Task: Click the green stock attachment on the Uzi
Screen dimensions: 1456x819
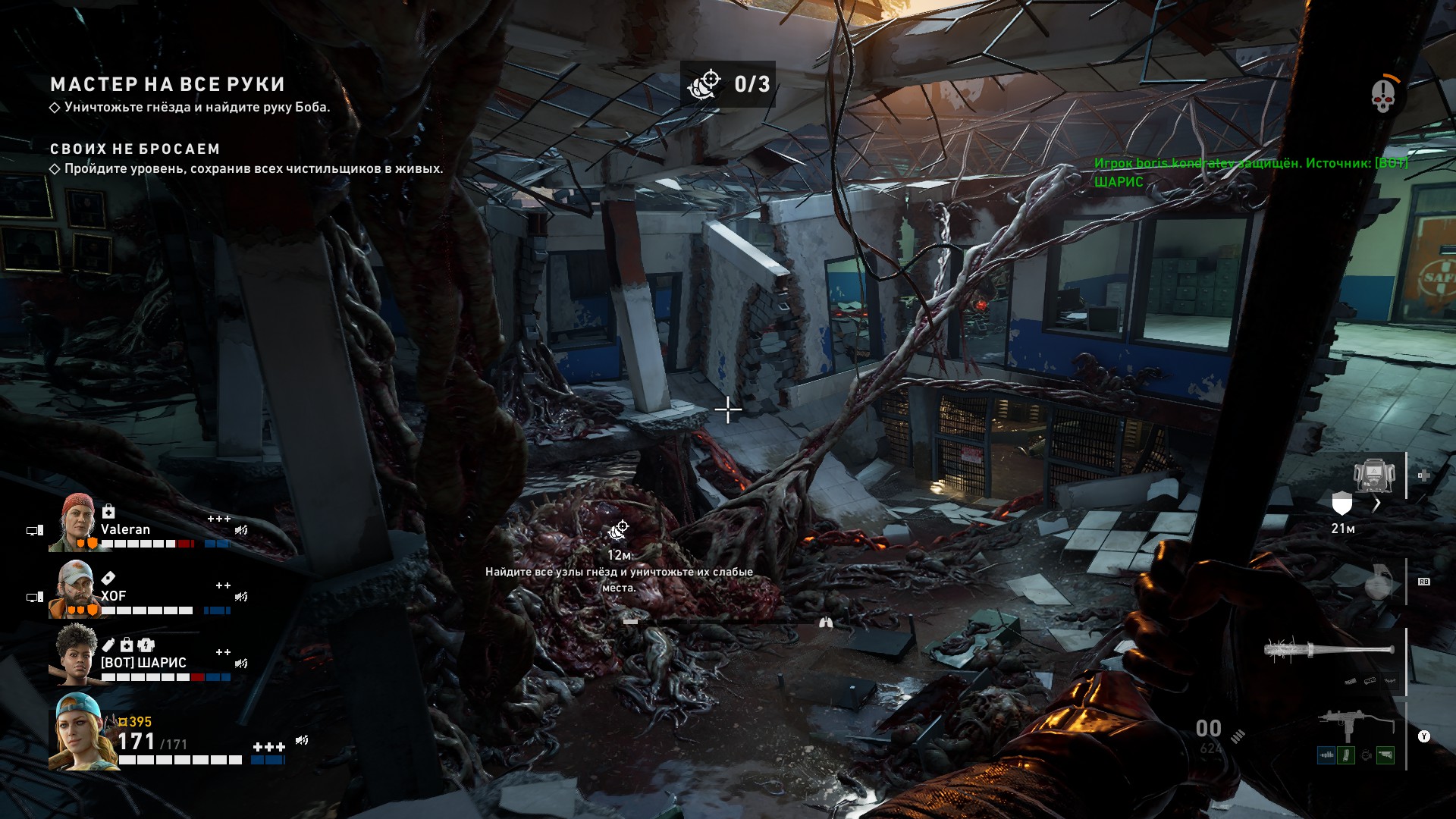Action: [x=1385, y=755]
